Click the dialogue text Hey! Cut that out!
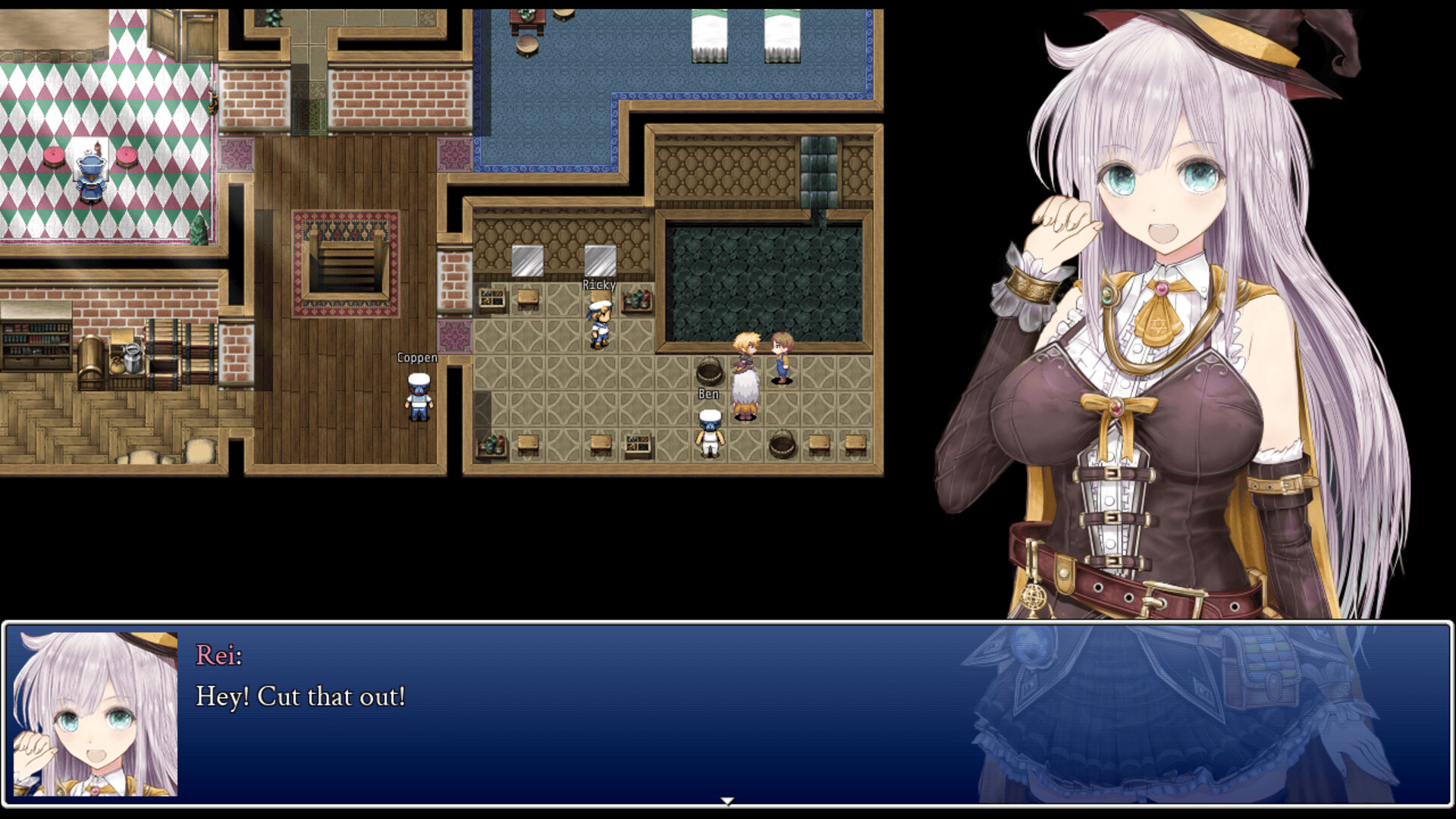1456x819 pixels. click(x=301, y=695)
